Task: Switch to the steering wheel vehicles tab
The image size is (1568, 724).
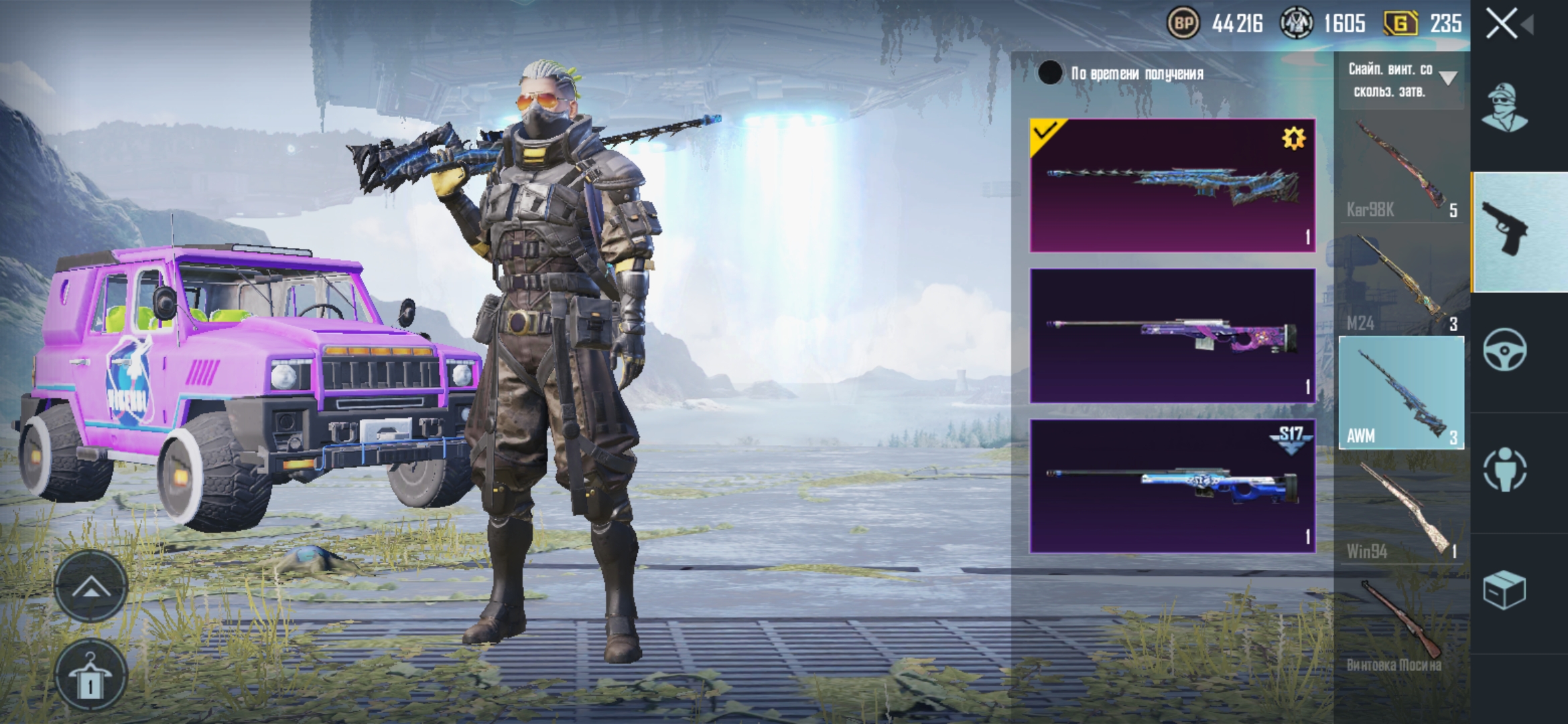Action: click(x=1505, y=350)
